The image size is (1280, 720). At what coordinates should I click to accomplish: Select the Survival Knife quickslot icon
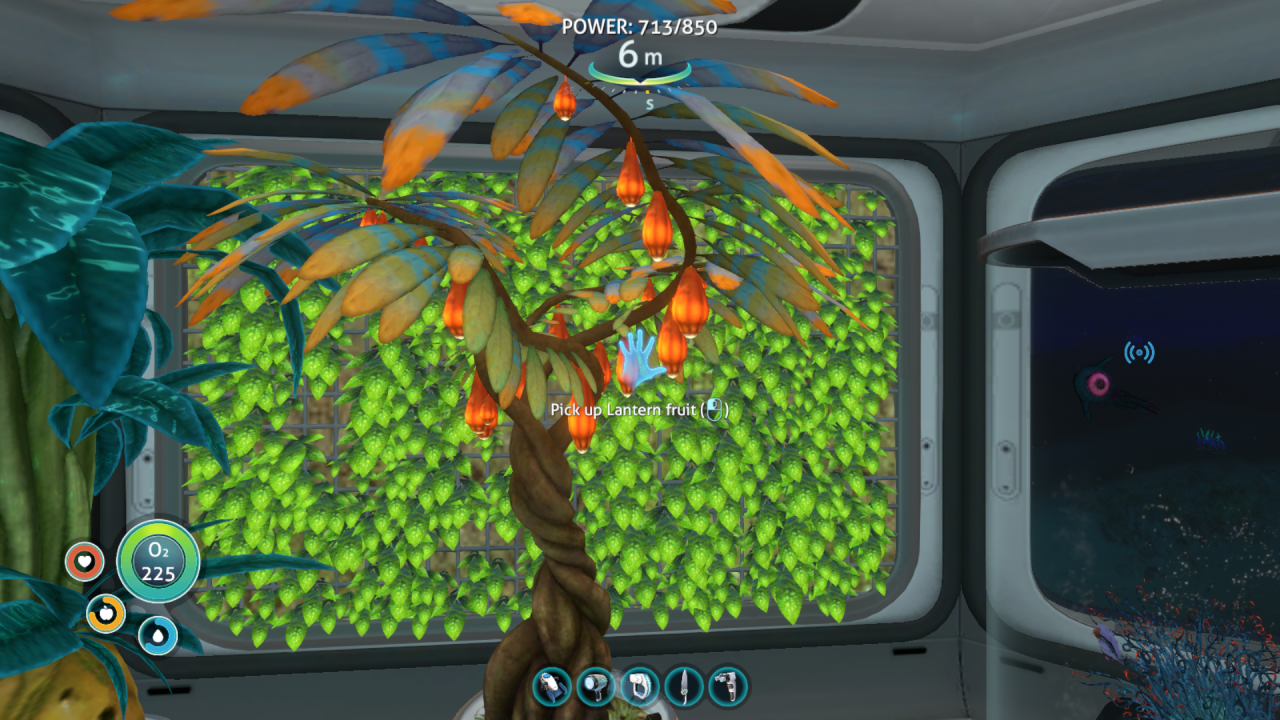click(x=684, y=686)
